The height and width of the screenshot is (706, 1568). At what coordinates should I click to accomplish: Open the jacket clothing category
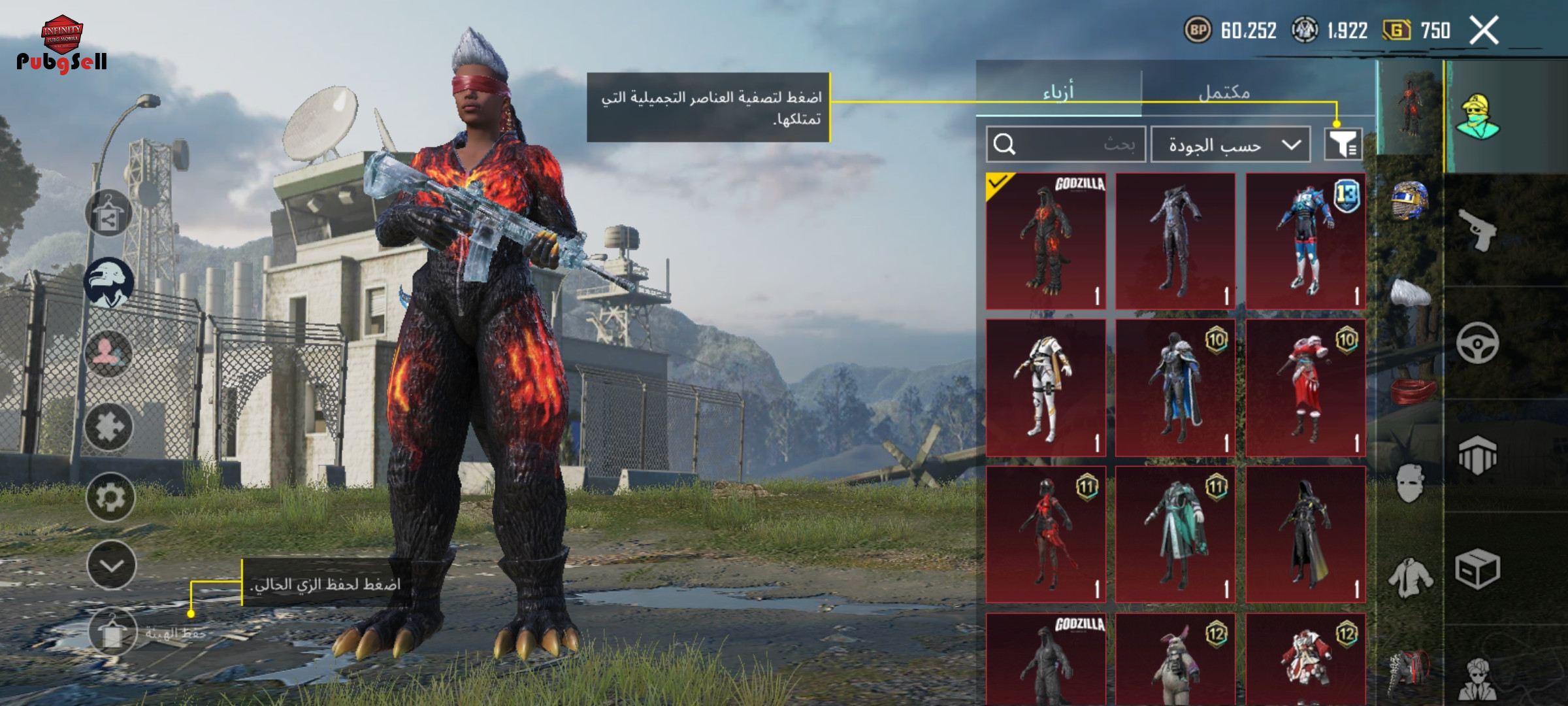pos(1410,578)
